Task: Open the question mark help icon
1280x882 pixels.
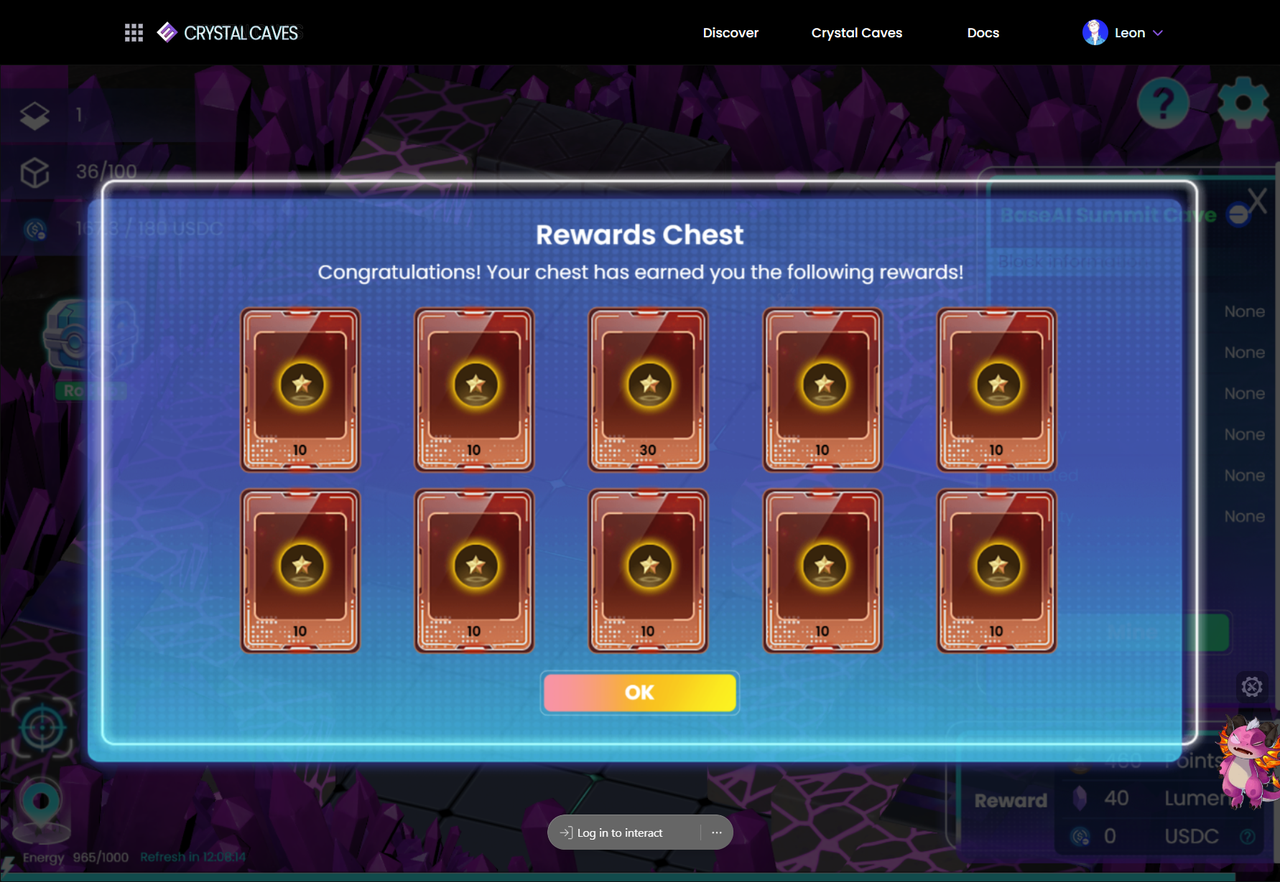Action: pyautogui.click(x=1163, y=102)
